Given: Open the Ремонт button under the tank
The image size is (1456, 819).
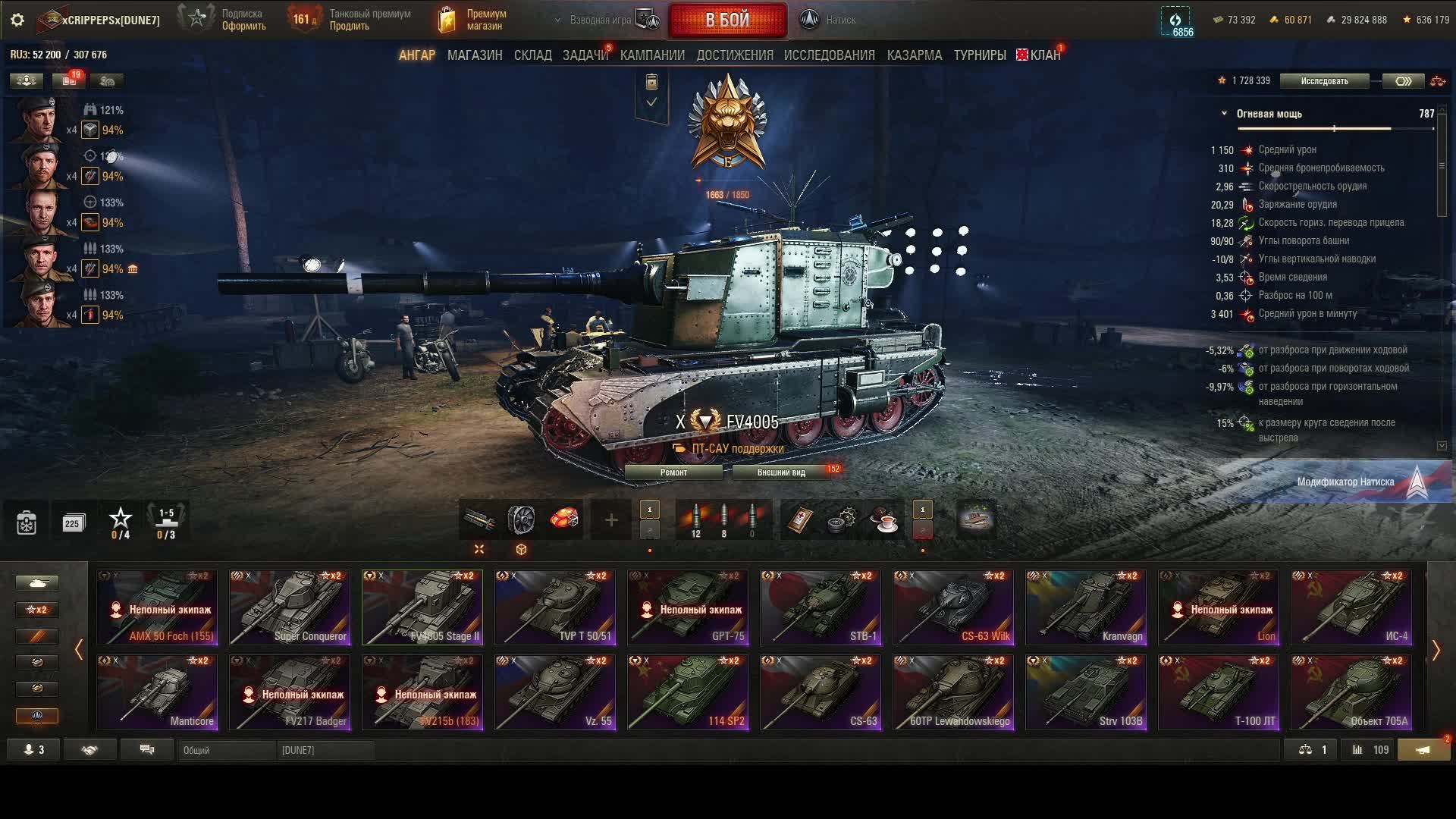Looking at the screenshot, I should click(x=673, y=472).
